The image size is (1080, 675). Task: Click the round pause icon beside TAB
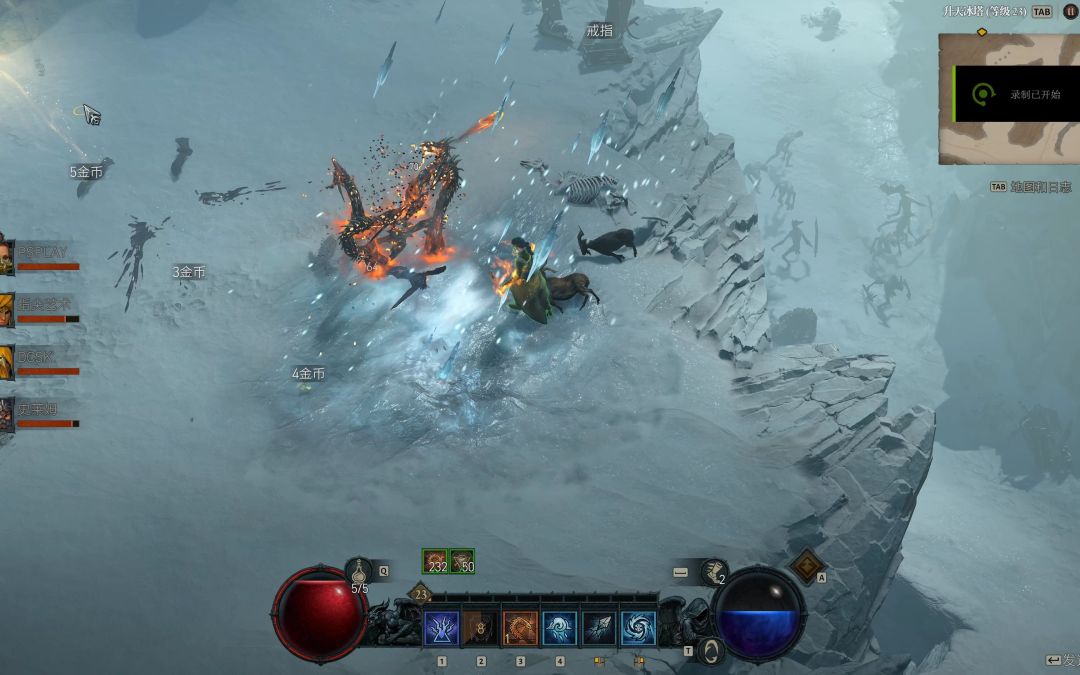[x=1071, y=12]
